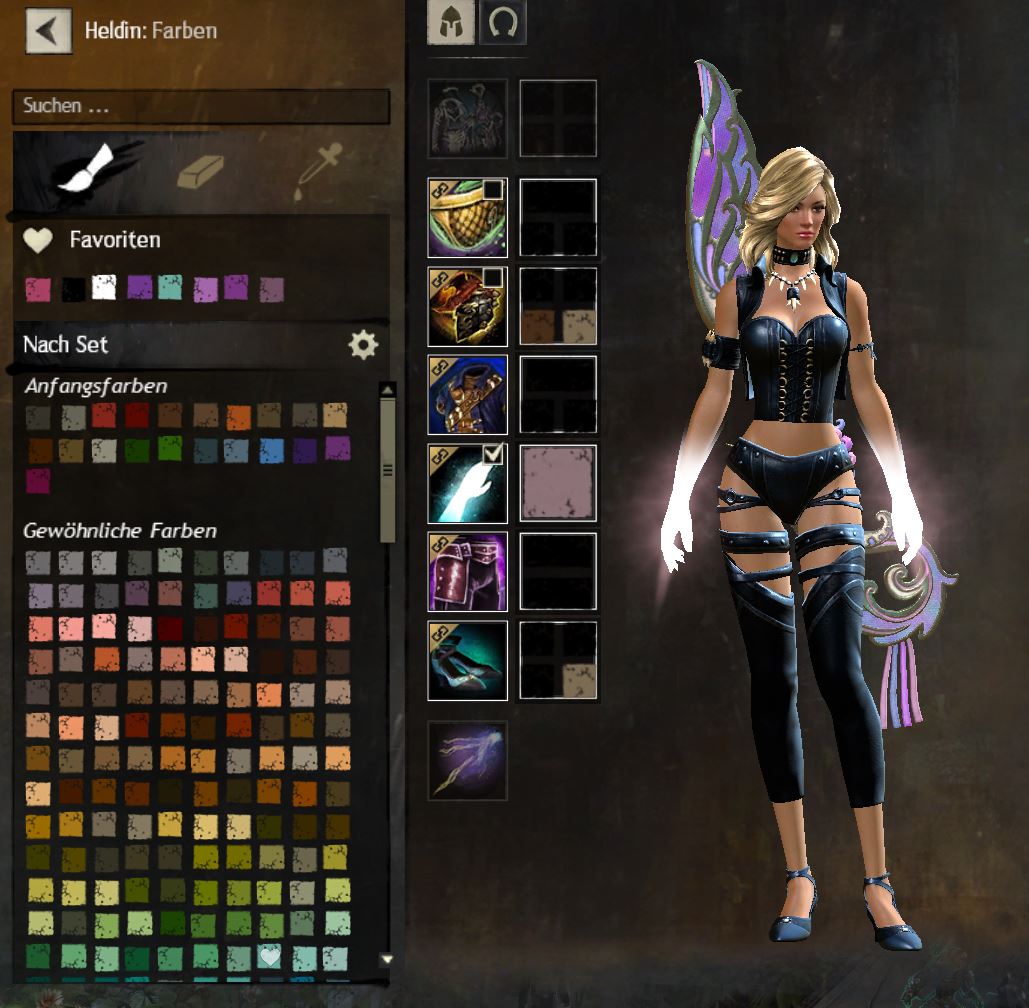This screenshot has height=1008, width=1029.
Task: Select the blue coat armor slot
Action: [x=467, y=395]
